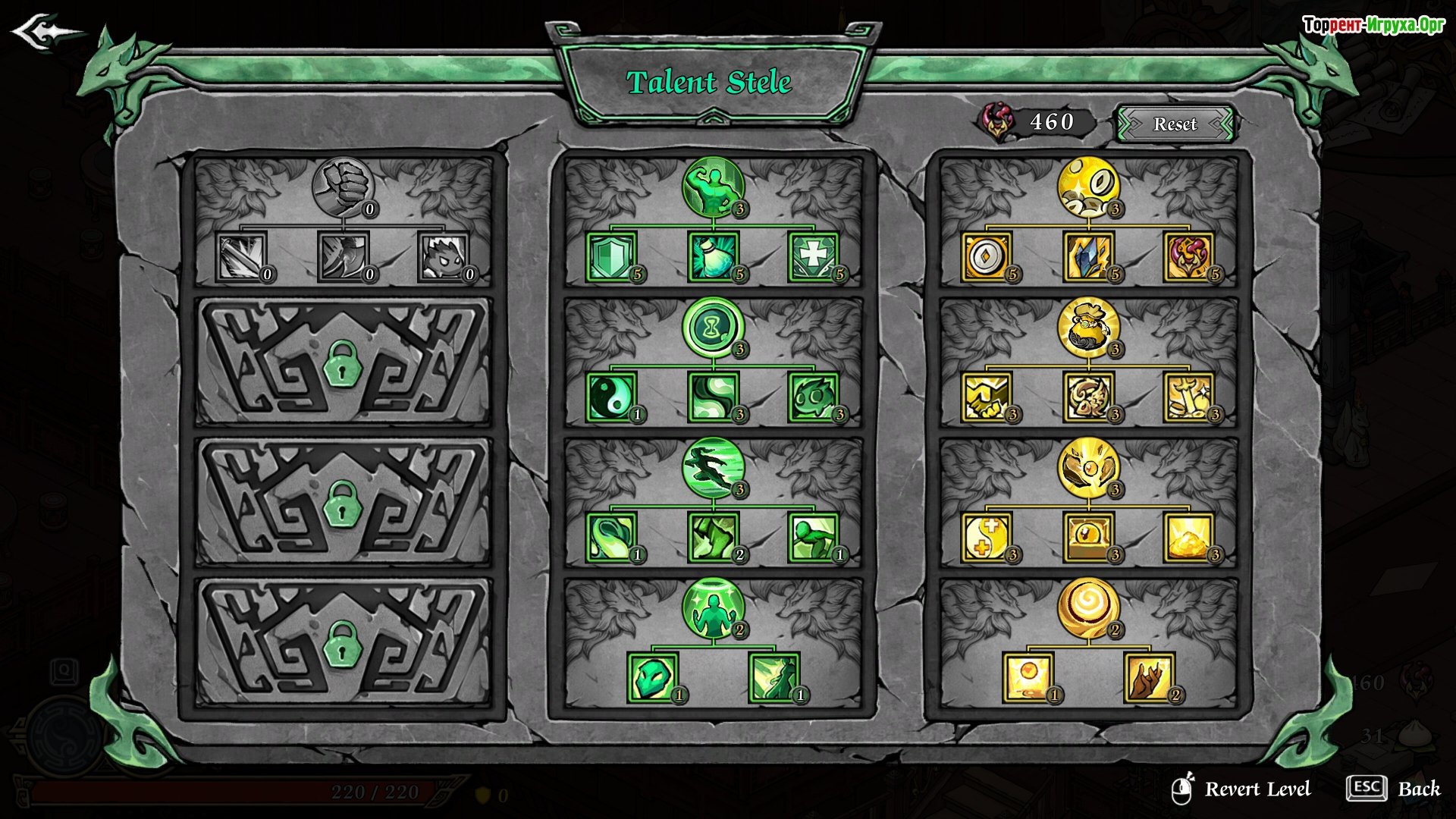Choose the gray wolf head talent

coord(444,257)
